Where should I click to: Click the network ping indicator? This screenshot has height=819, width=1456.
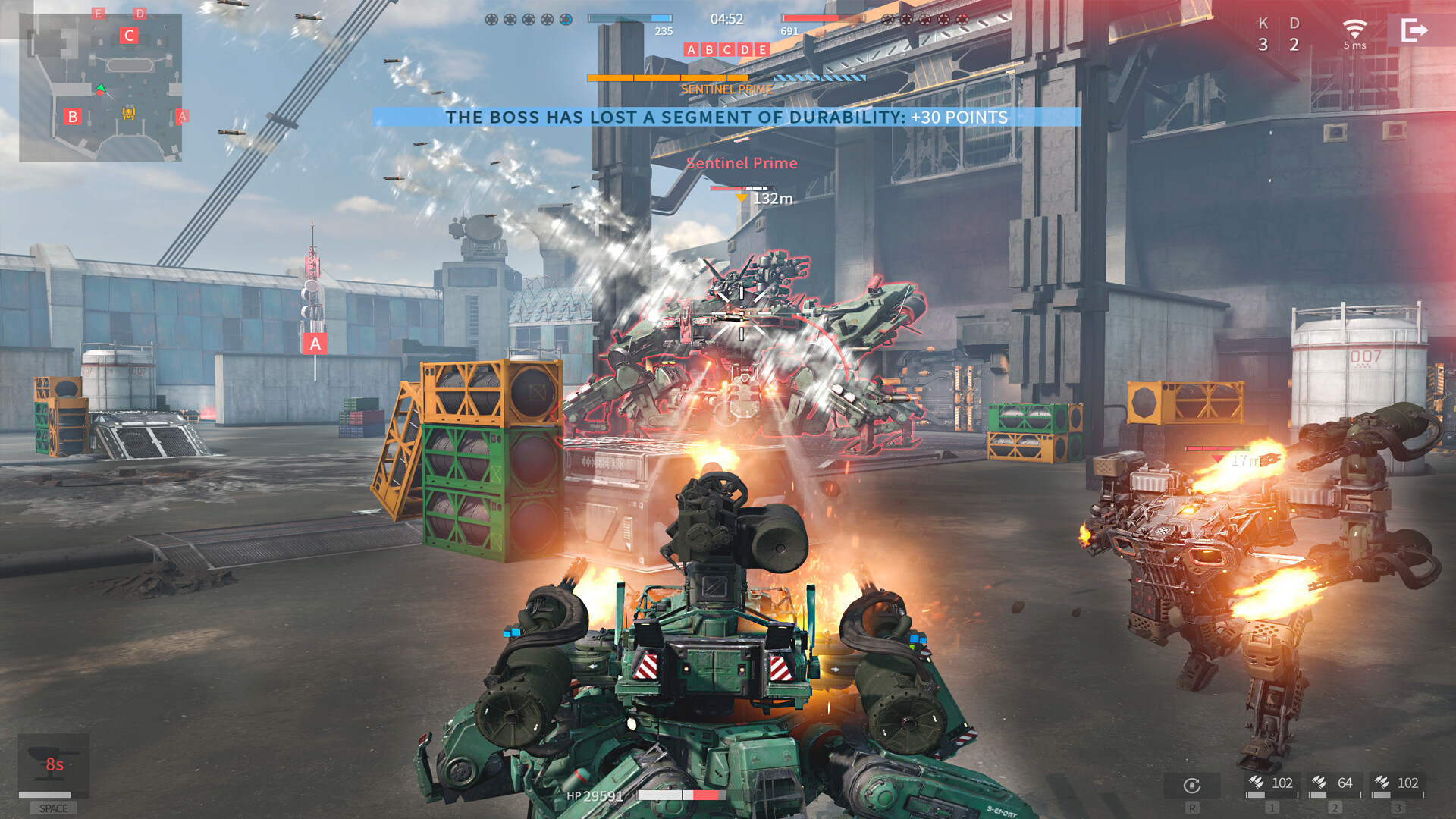(1354, 34)
